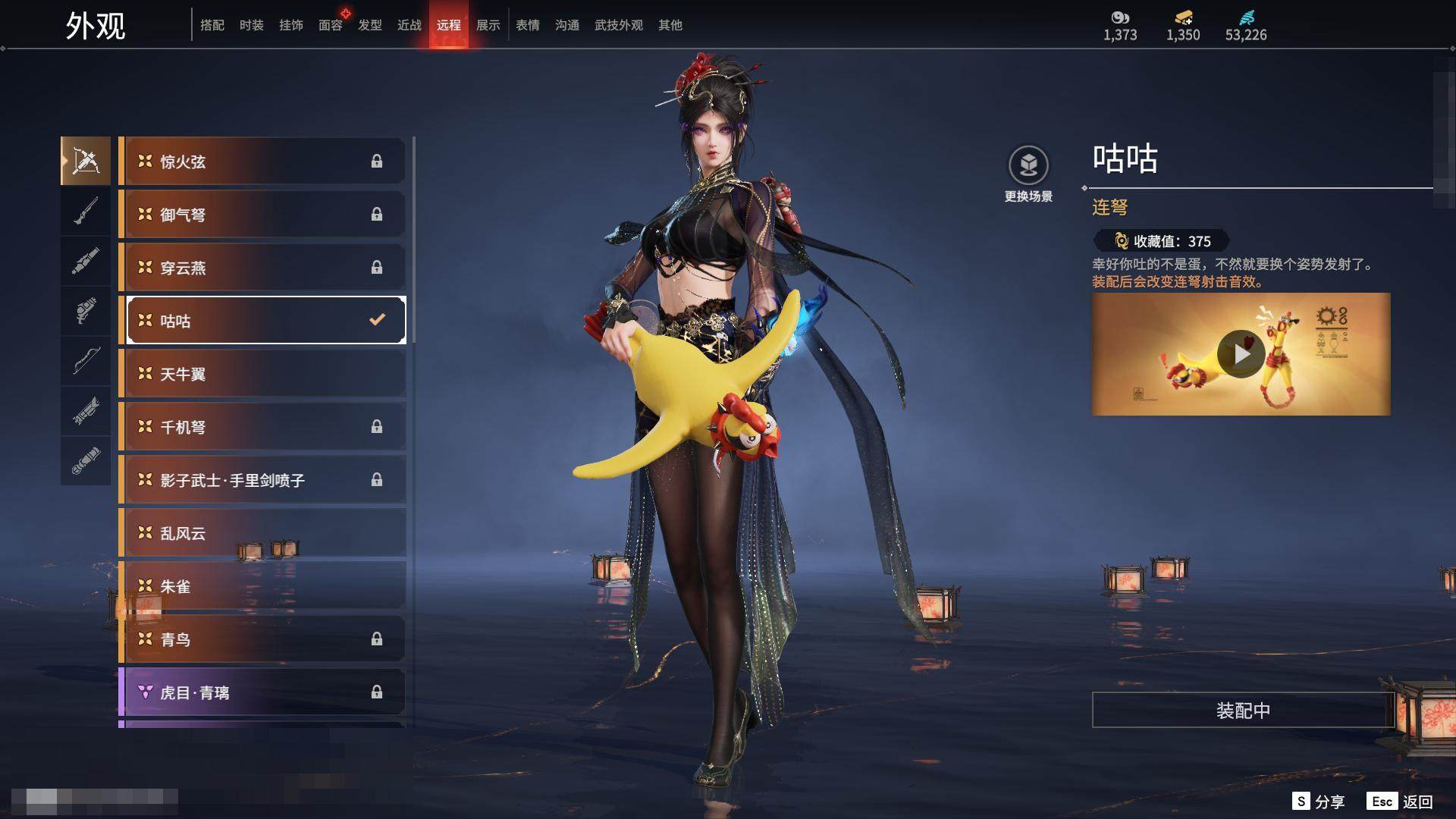Show the 表情 tab
Viewport: 1456px width, 819px height.
pyautogui.click(x=527, y=25)
